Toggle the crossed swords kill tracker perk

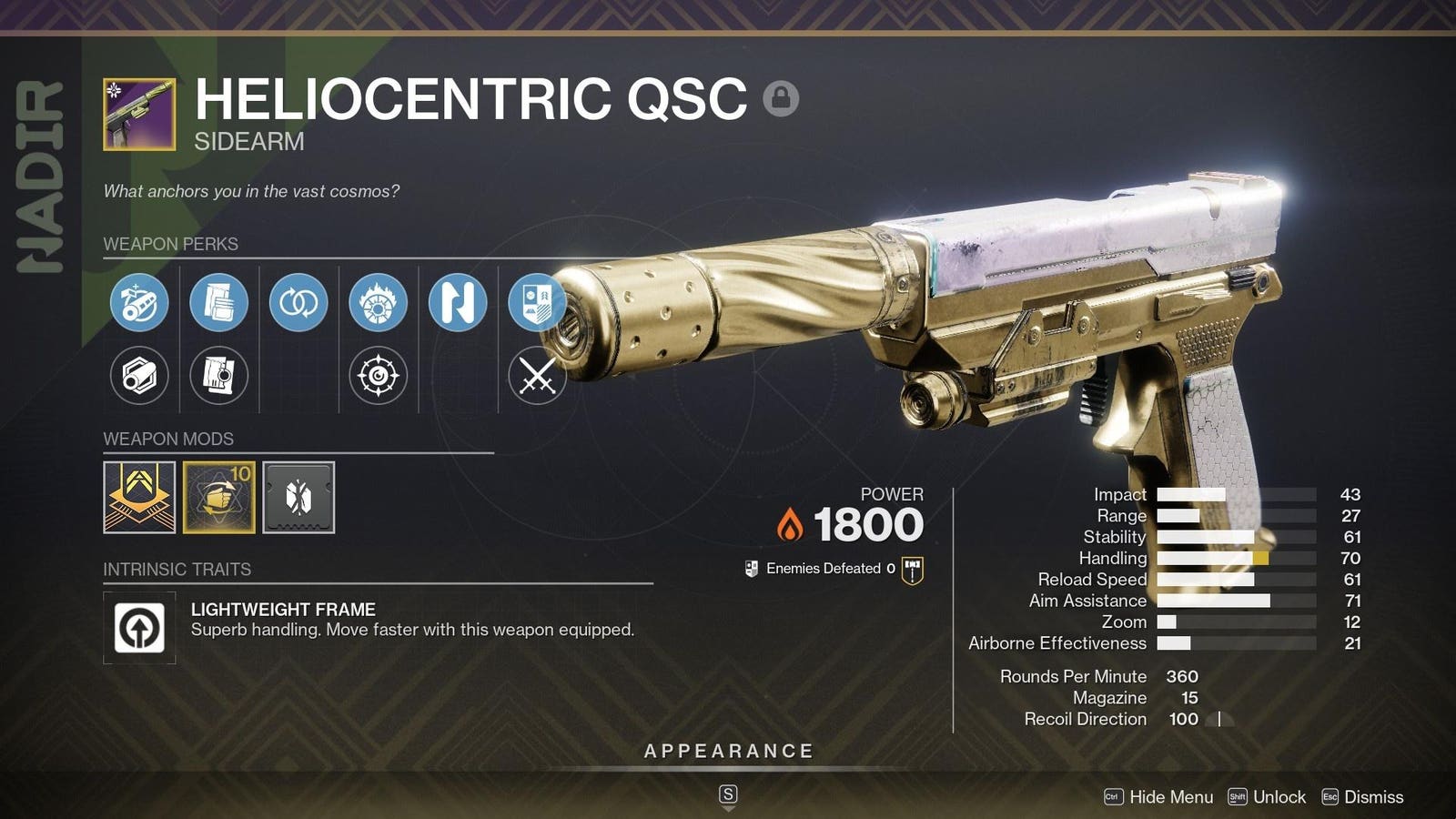pos(539,373)
